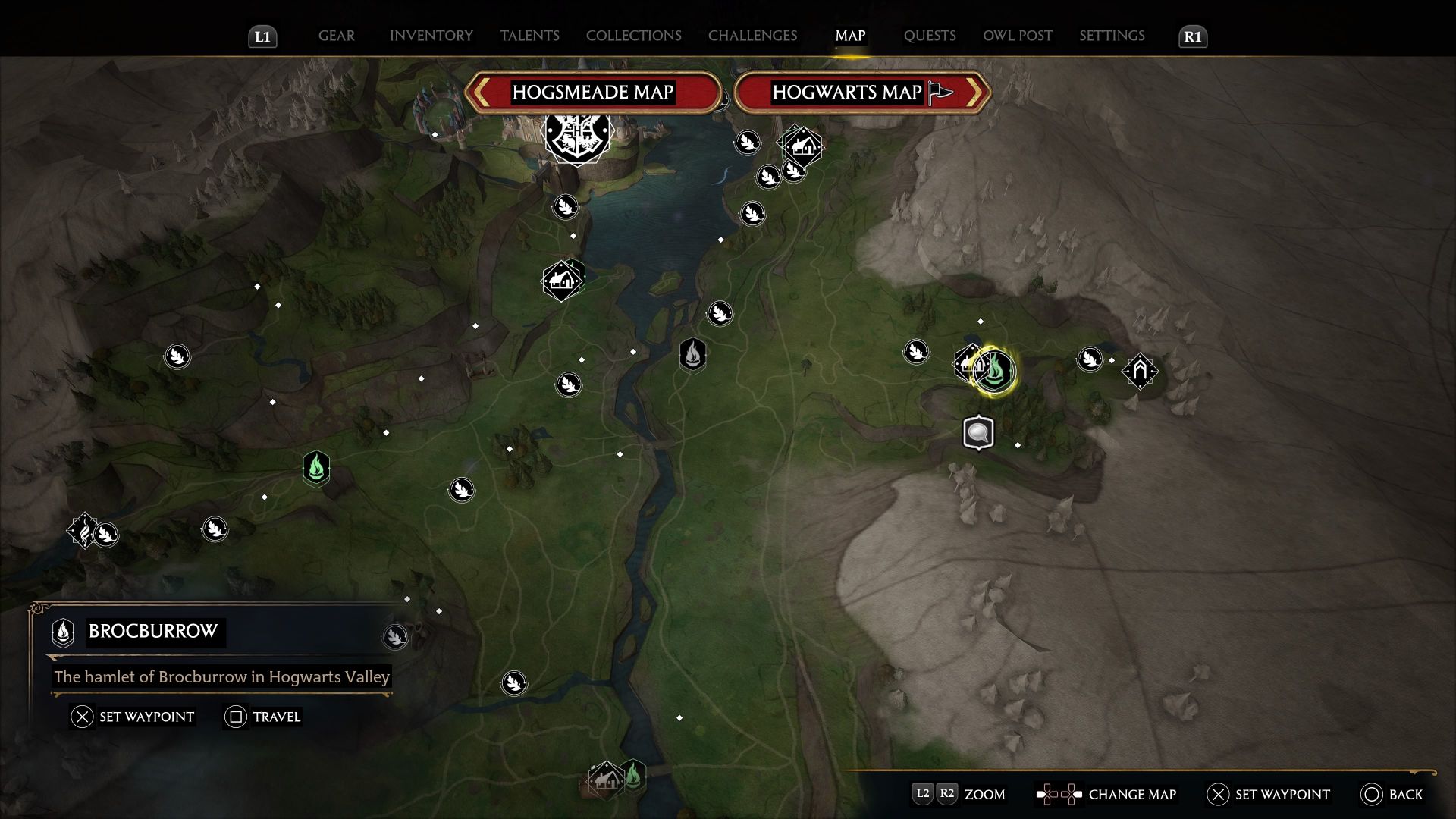Select the highlighted Brocburrow Floo Flame marker
Screen dimensions: 1456x819
tap(995, 371)
